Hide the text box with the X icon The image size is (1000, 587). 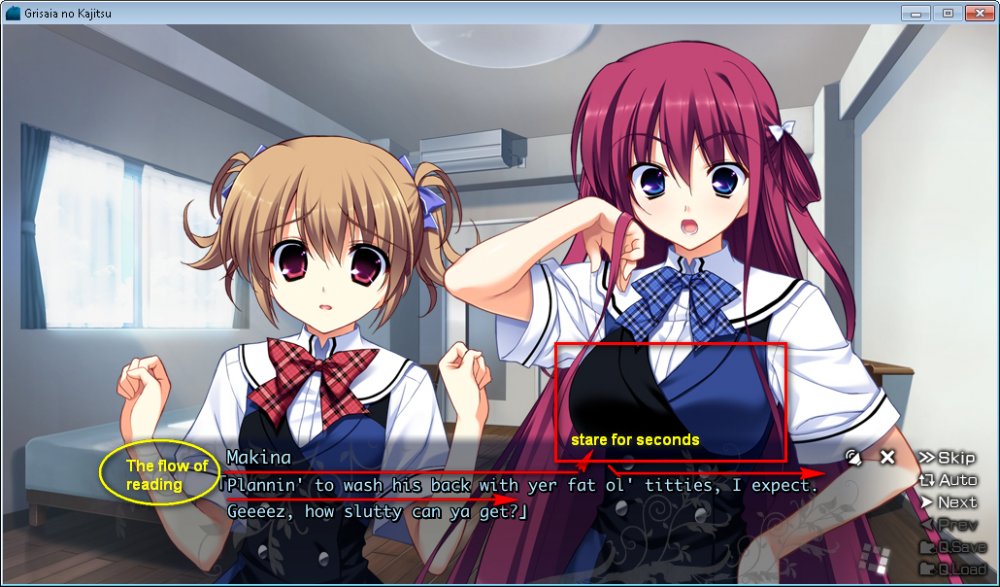(x=887, y=457)
